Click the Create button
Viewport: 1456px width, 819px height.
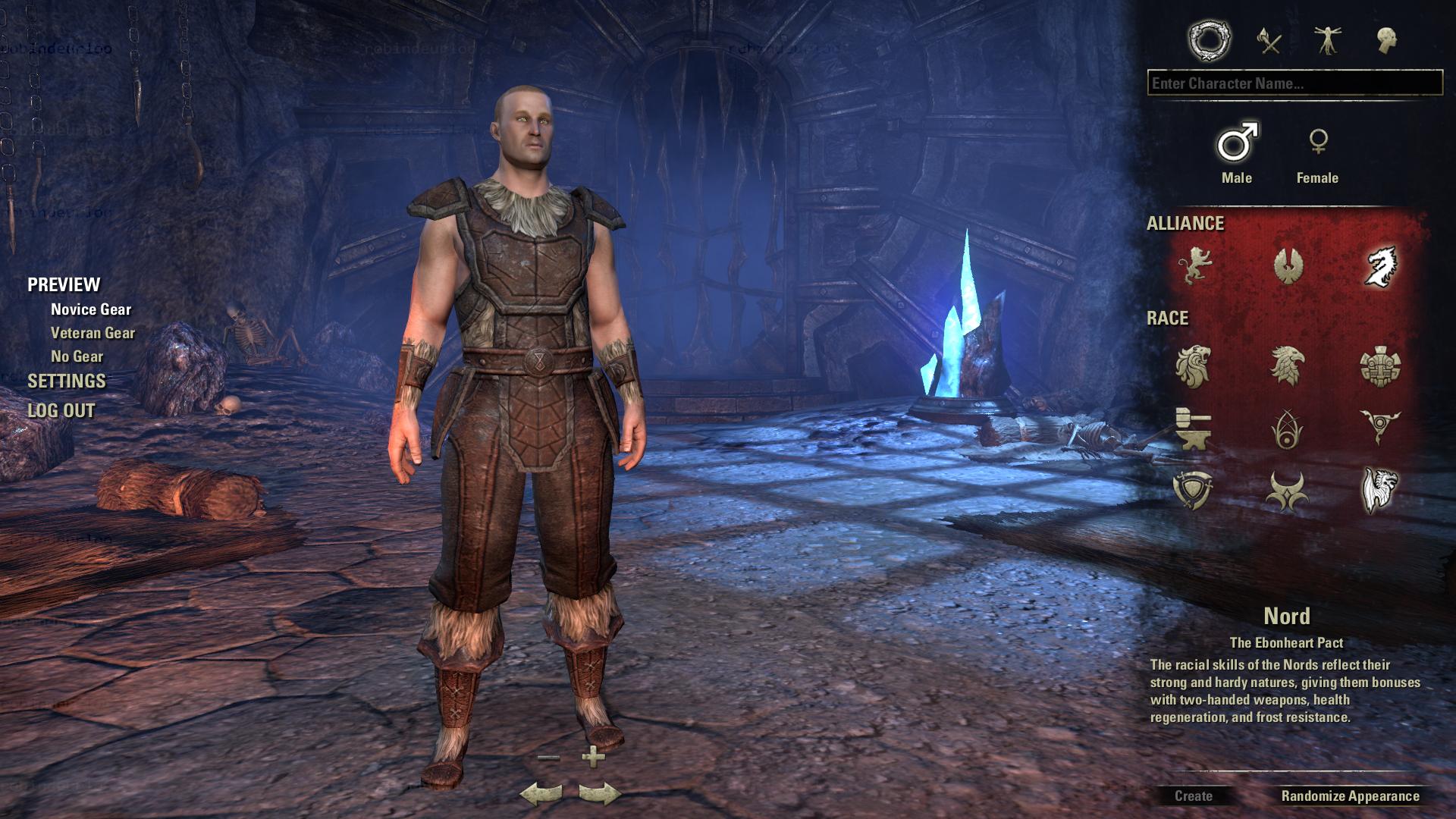(1193, 796)
